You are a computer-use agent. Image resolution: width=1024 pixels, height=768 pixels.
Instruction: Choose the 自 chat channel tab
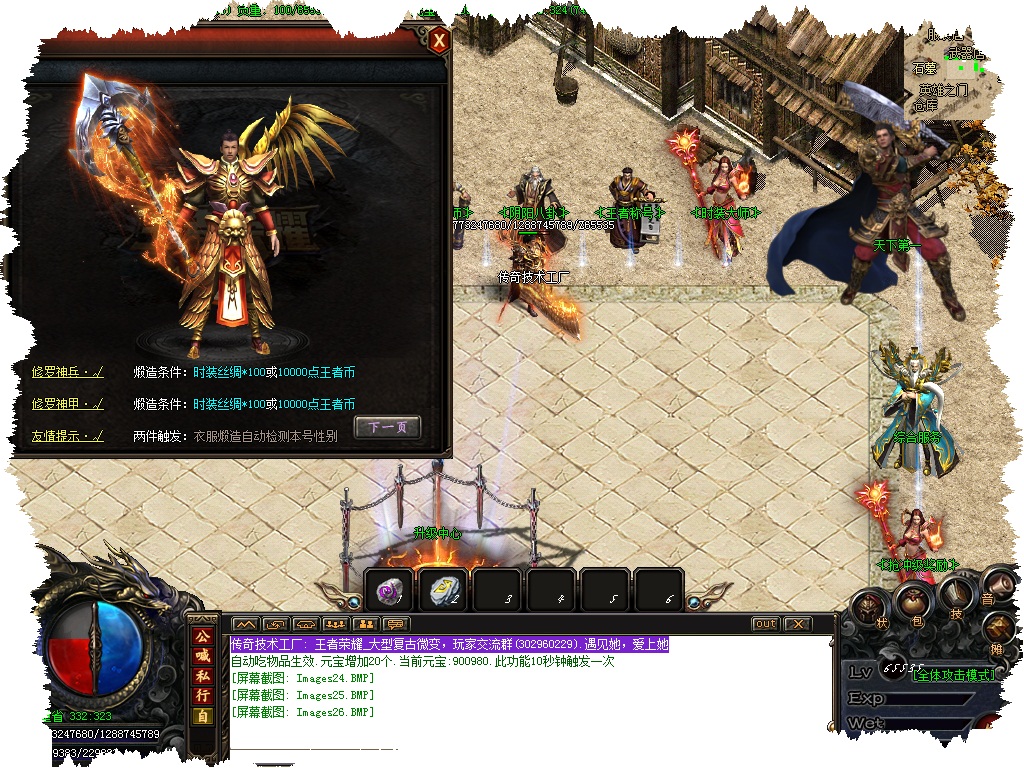click(203, 716)
